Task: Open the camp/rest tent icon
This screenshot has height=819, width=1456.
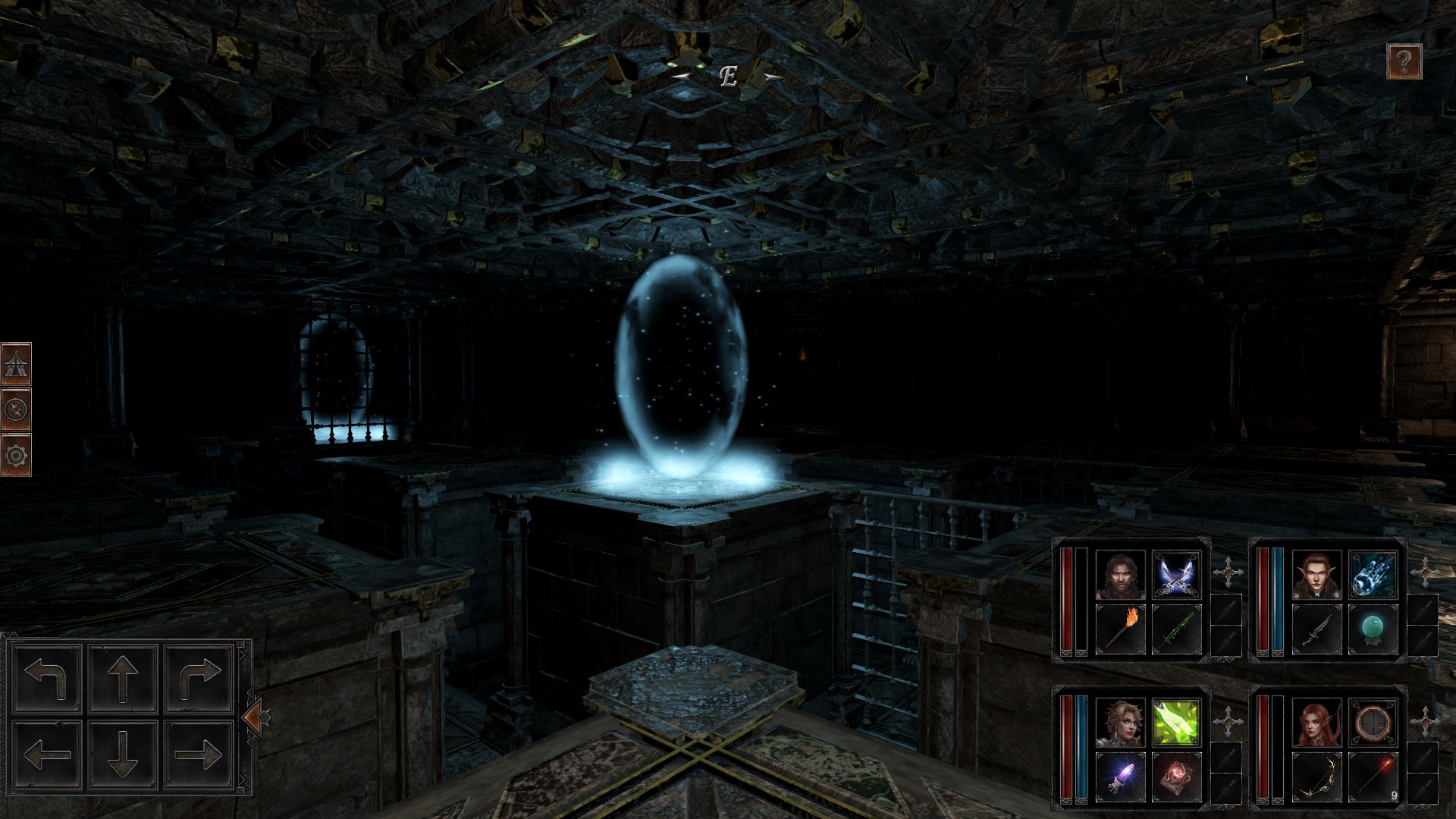Action: [x=17, y=362]
